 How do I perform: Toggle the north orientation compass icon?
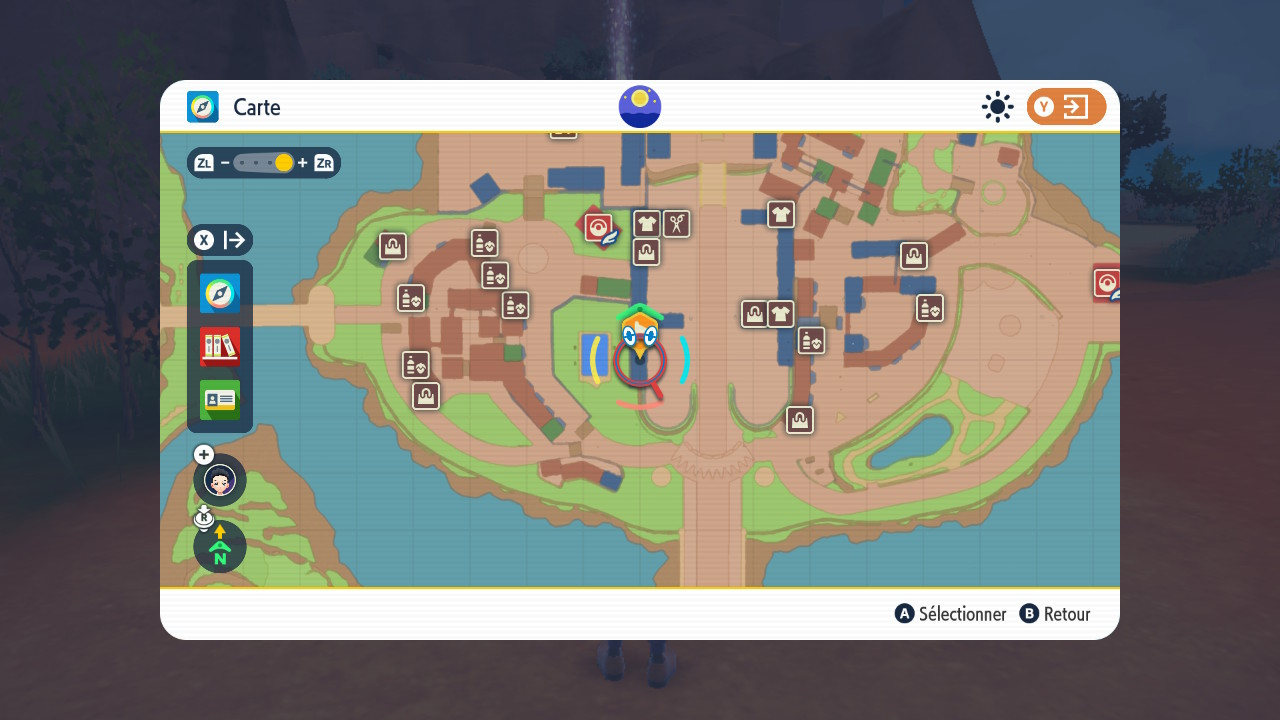point(220,547)
